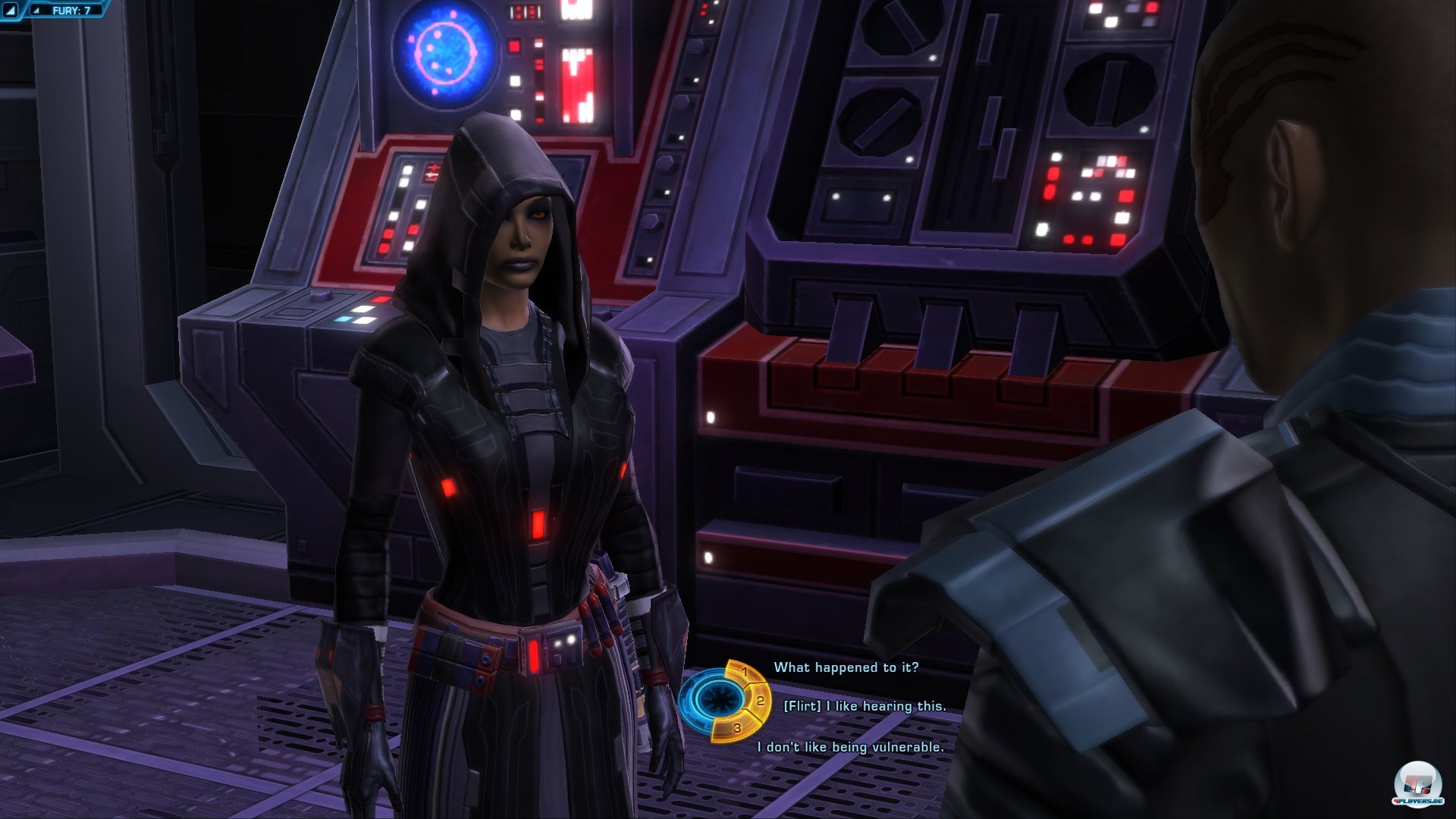Pick "I don't like being vulnerable."
This screenshot has width=1456, height=819.
tap(850, 747)
